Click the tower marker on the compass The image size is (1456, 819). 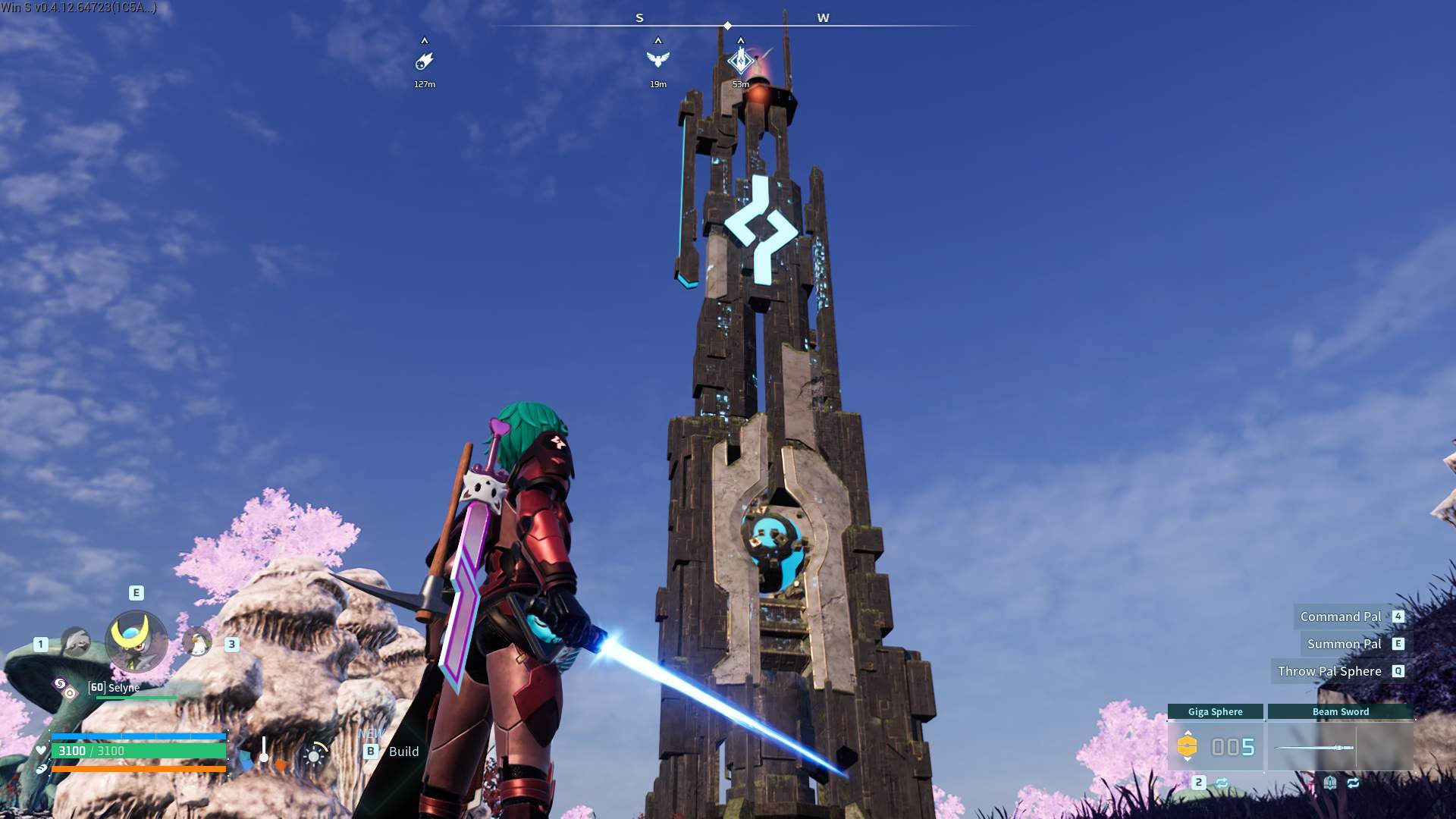(x=740, y=61)
